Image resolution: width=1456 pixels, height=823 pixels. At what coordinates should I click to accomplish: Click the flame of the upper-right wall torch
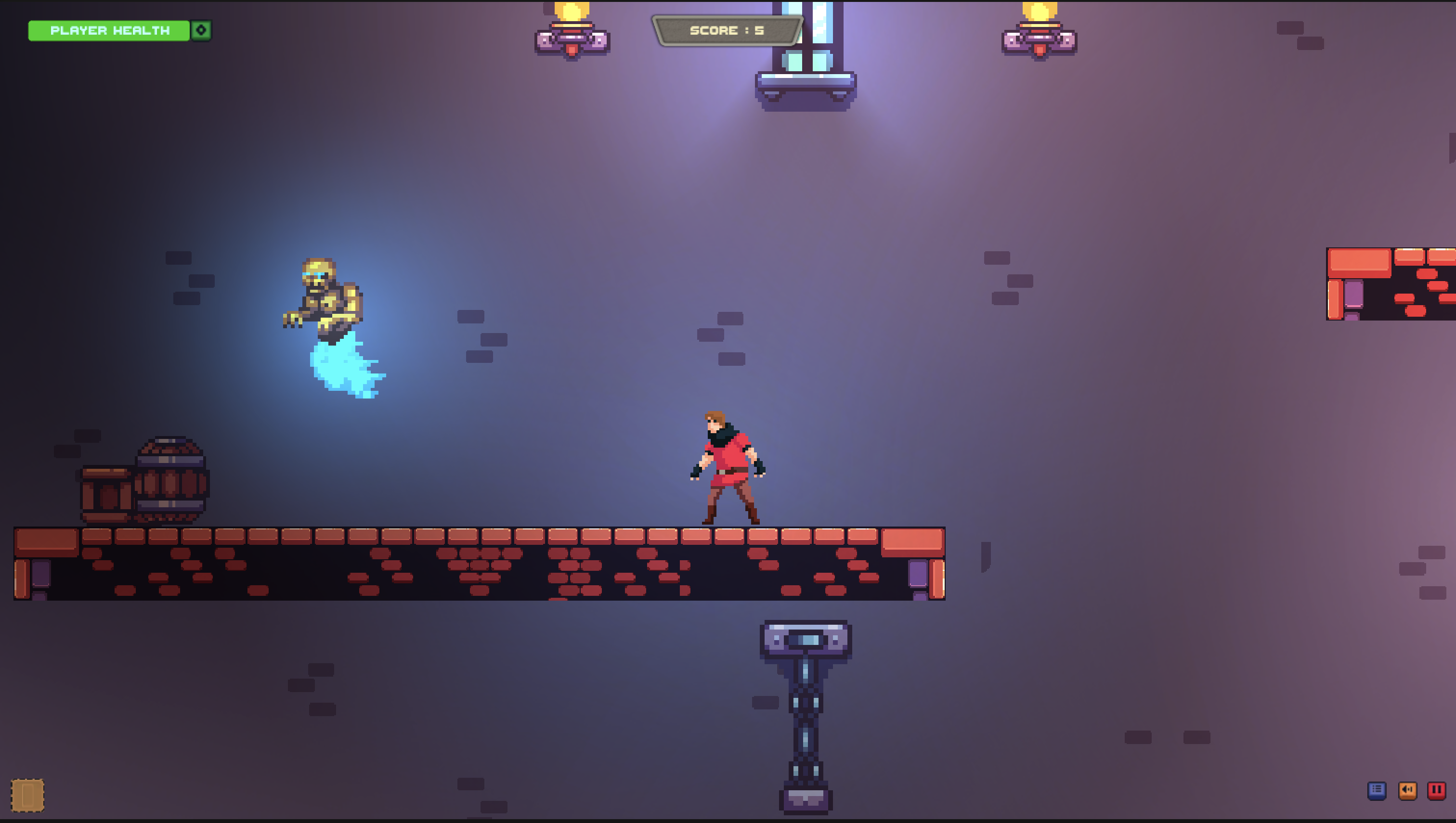(x=1040, y=11)
